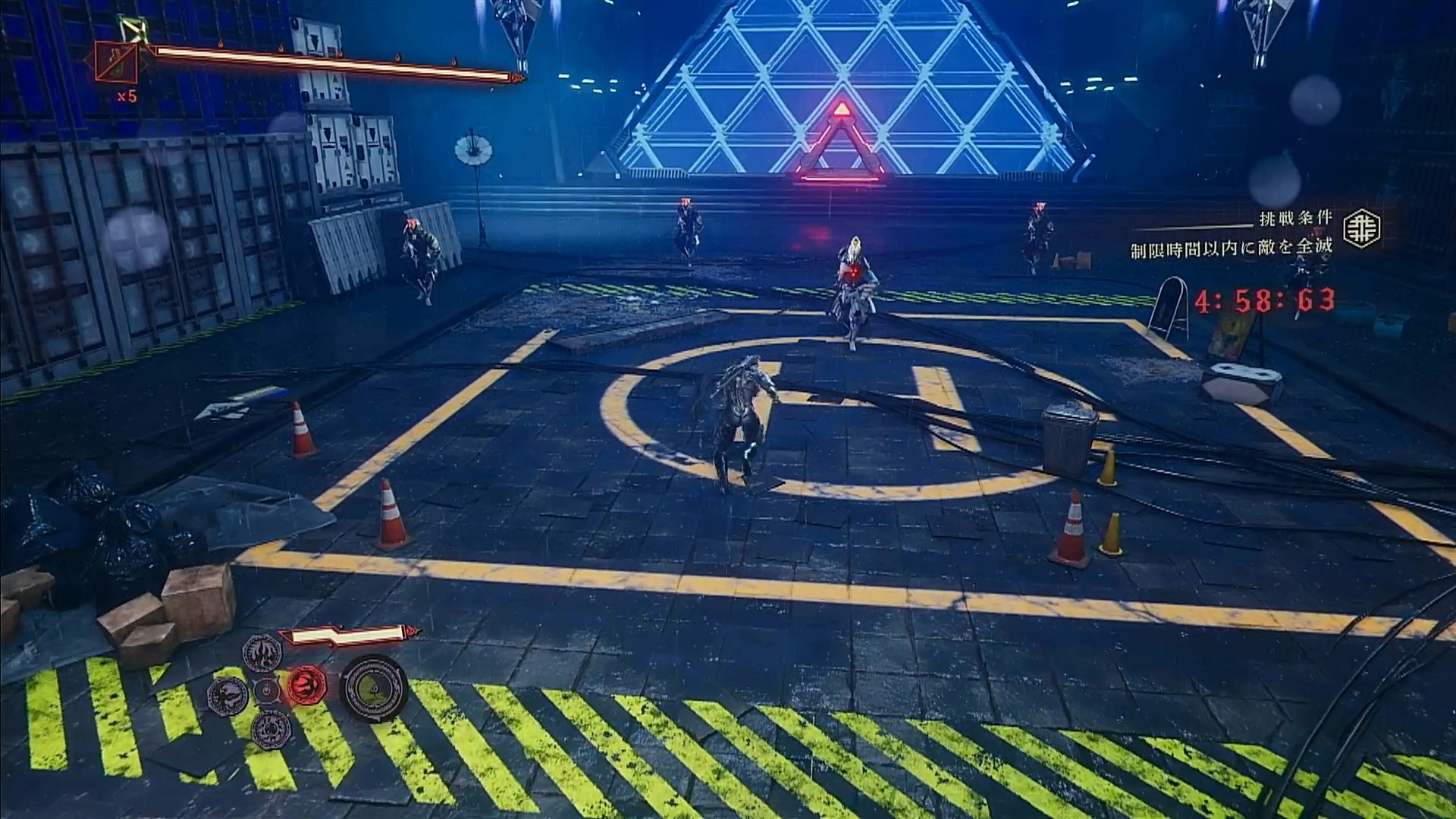
Task: Pick the lowest octagon skill emblem
Action: (270, 728)
